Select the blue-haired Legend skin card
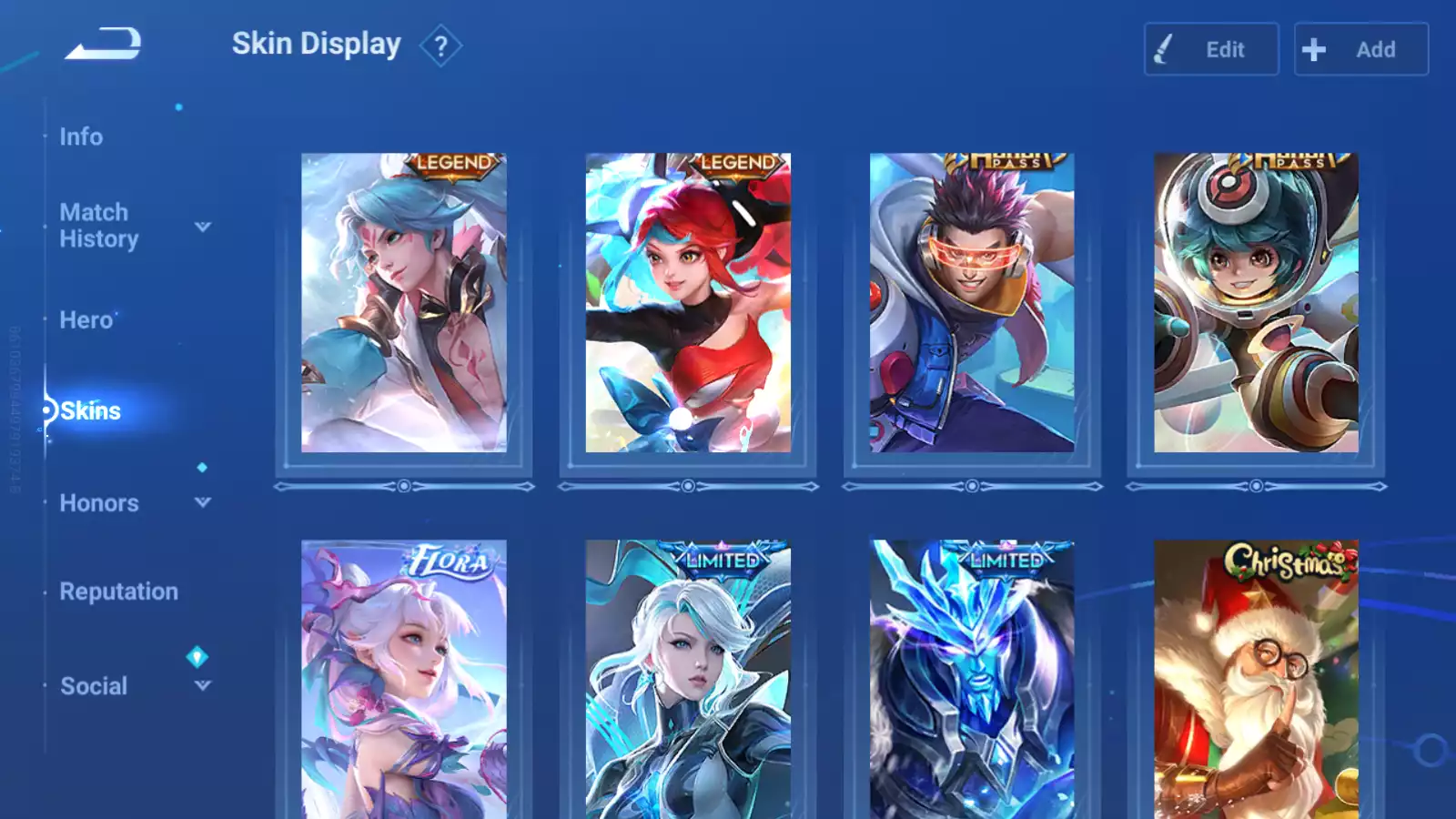This screenshot has width=1456, height=819. pos(404,302)
